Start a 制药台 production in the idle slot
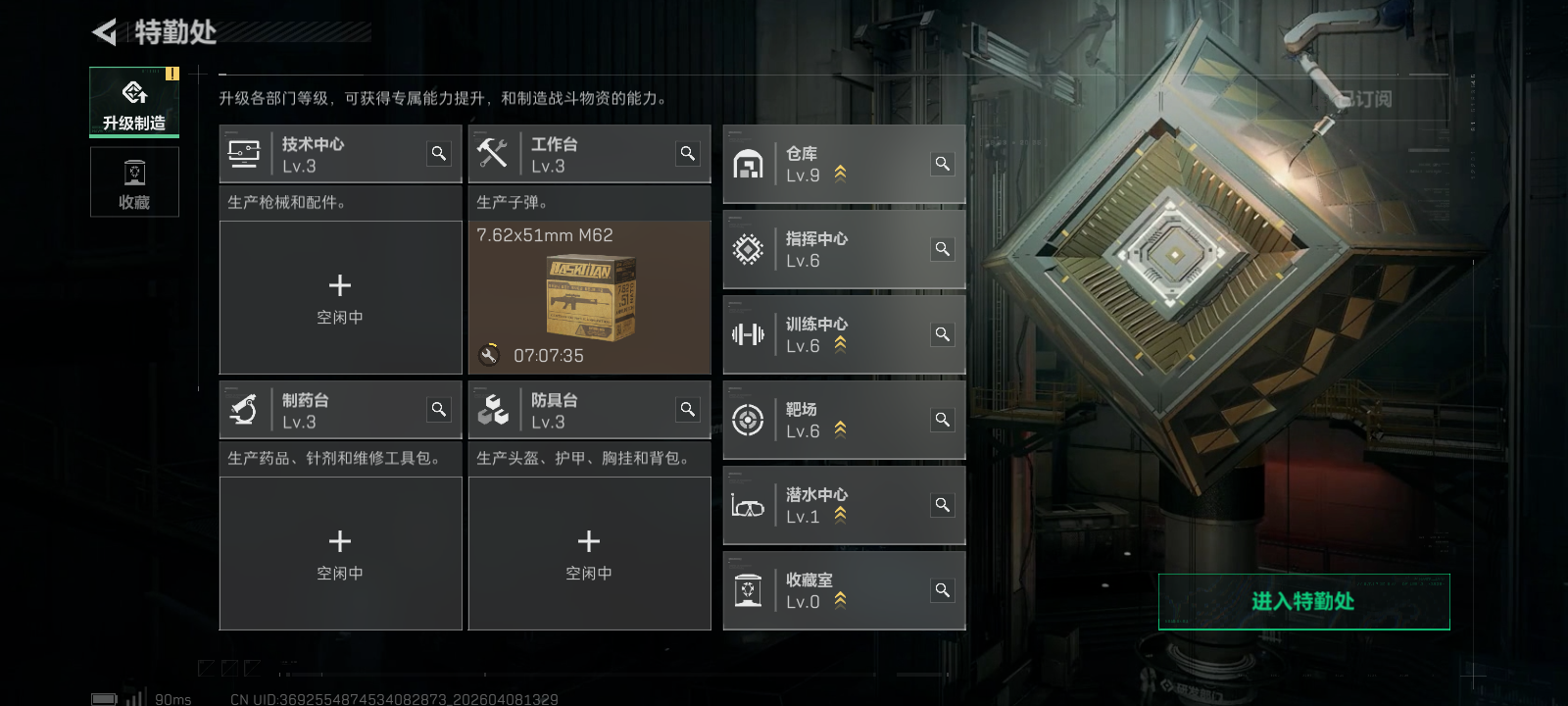 pyautogui.click(x=340, y=553)
